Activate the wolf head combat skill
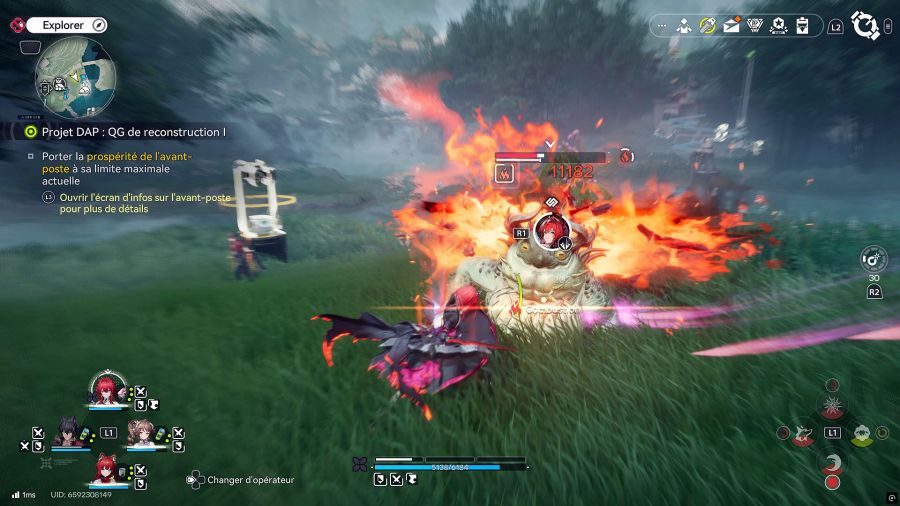 point(802,434)
